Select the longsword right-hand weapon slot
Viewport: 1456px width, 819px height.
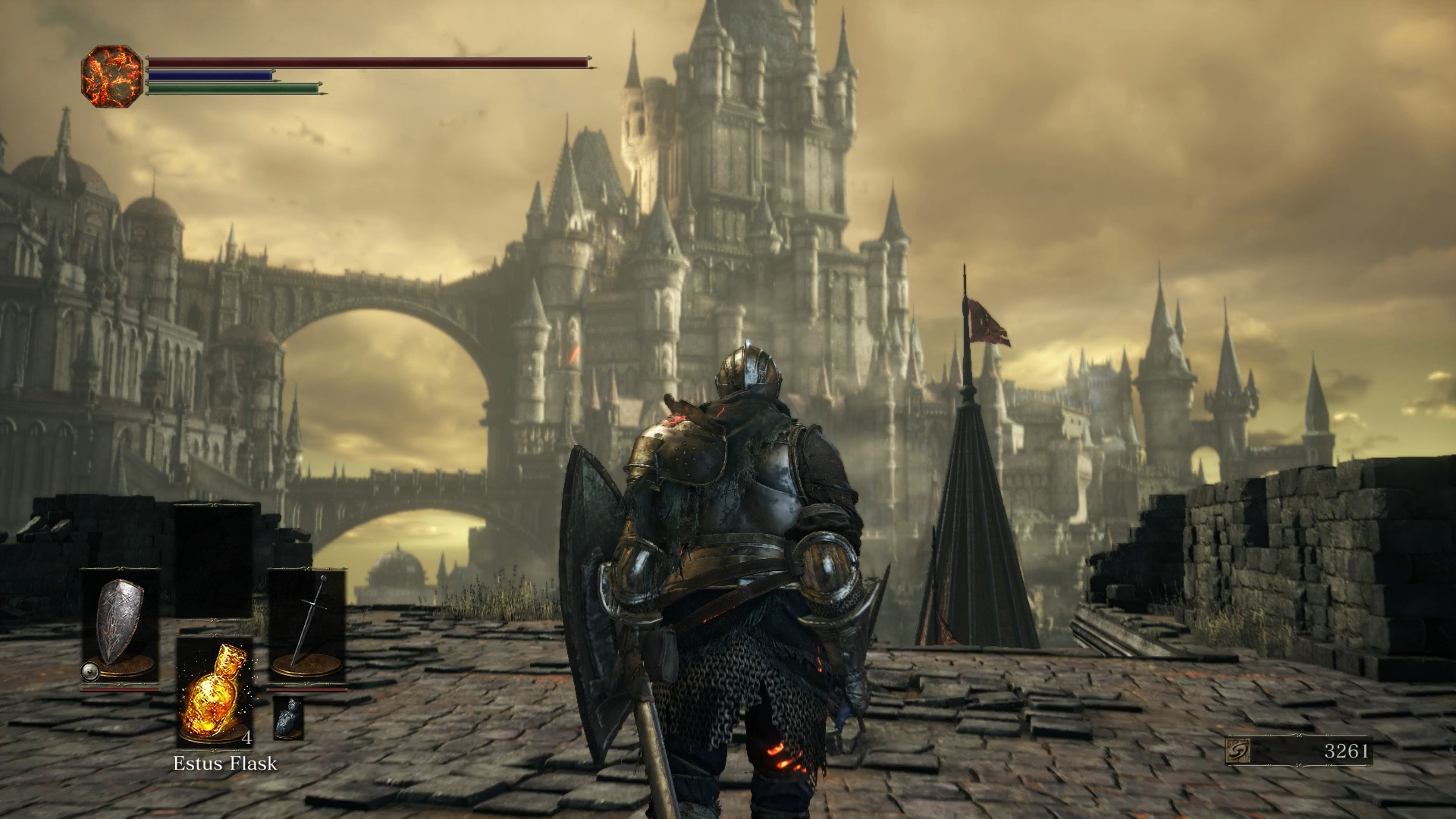tap(306, 626)
